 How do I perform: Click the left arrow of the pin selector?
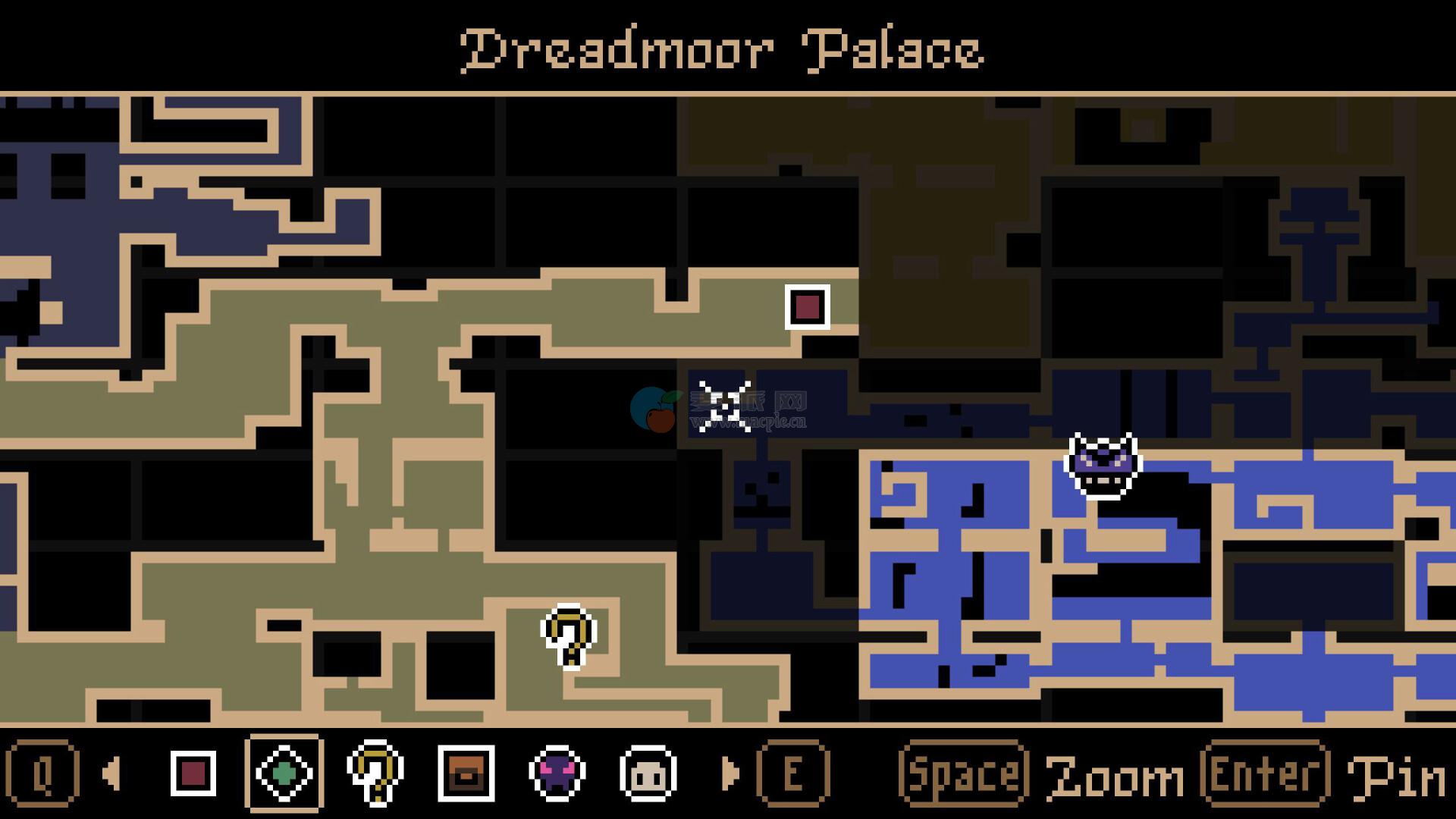pyautogui.click(x=111, y=773)
